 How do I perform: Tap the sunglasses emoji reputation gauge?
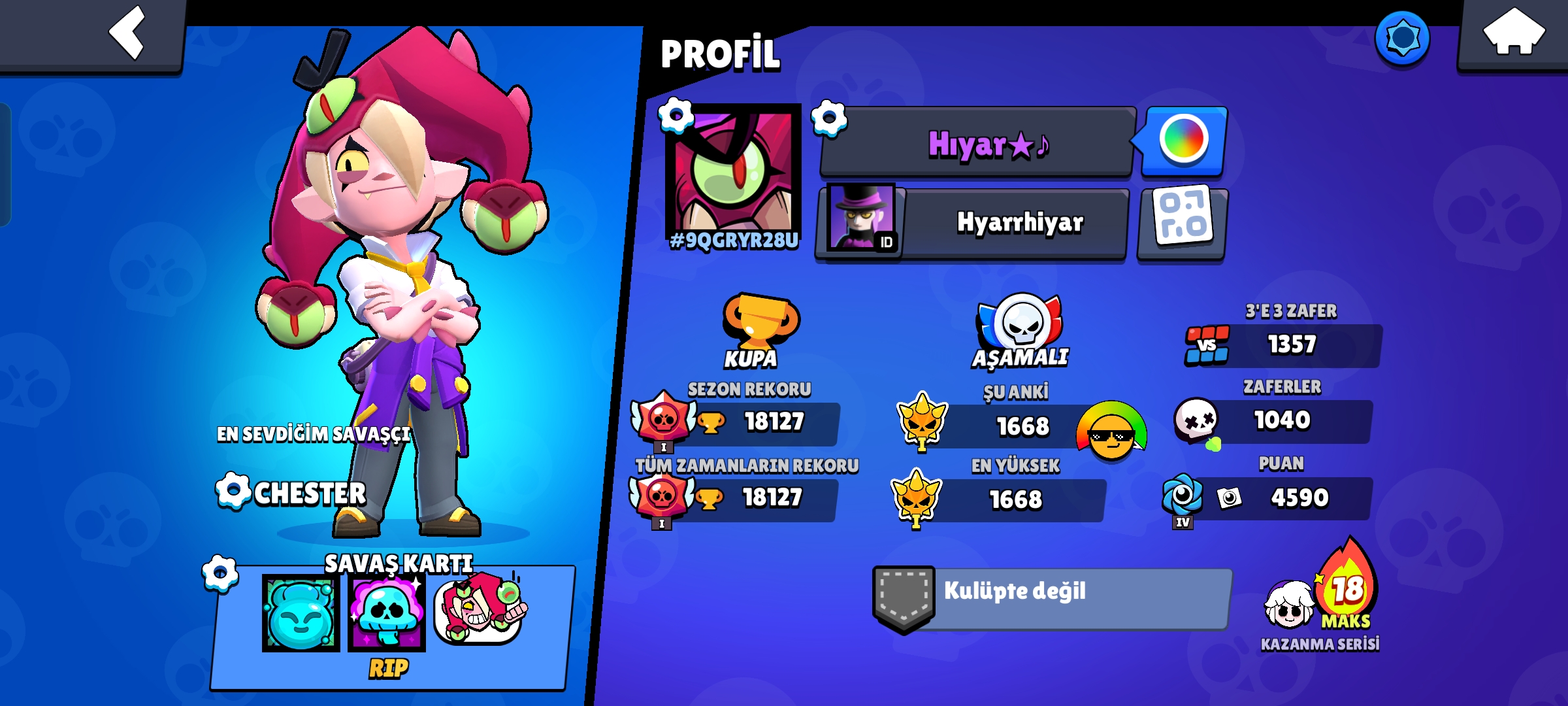pos(1111,431)
